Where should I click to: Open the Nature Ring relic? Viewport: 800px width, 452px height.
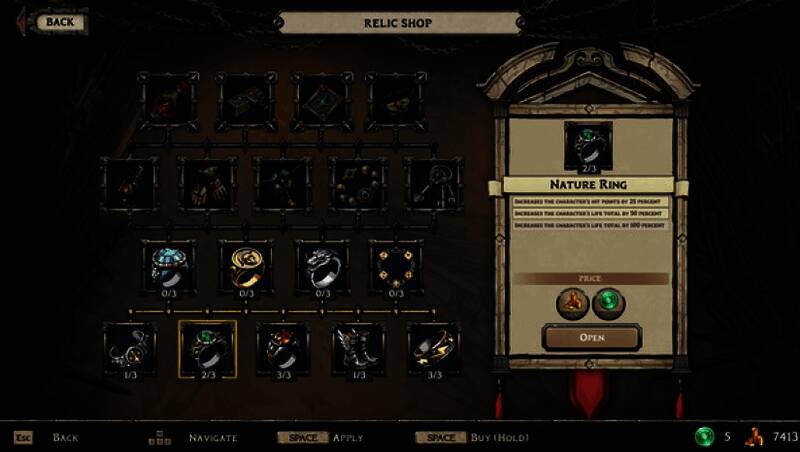click(x=592, y=337)
